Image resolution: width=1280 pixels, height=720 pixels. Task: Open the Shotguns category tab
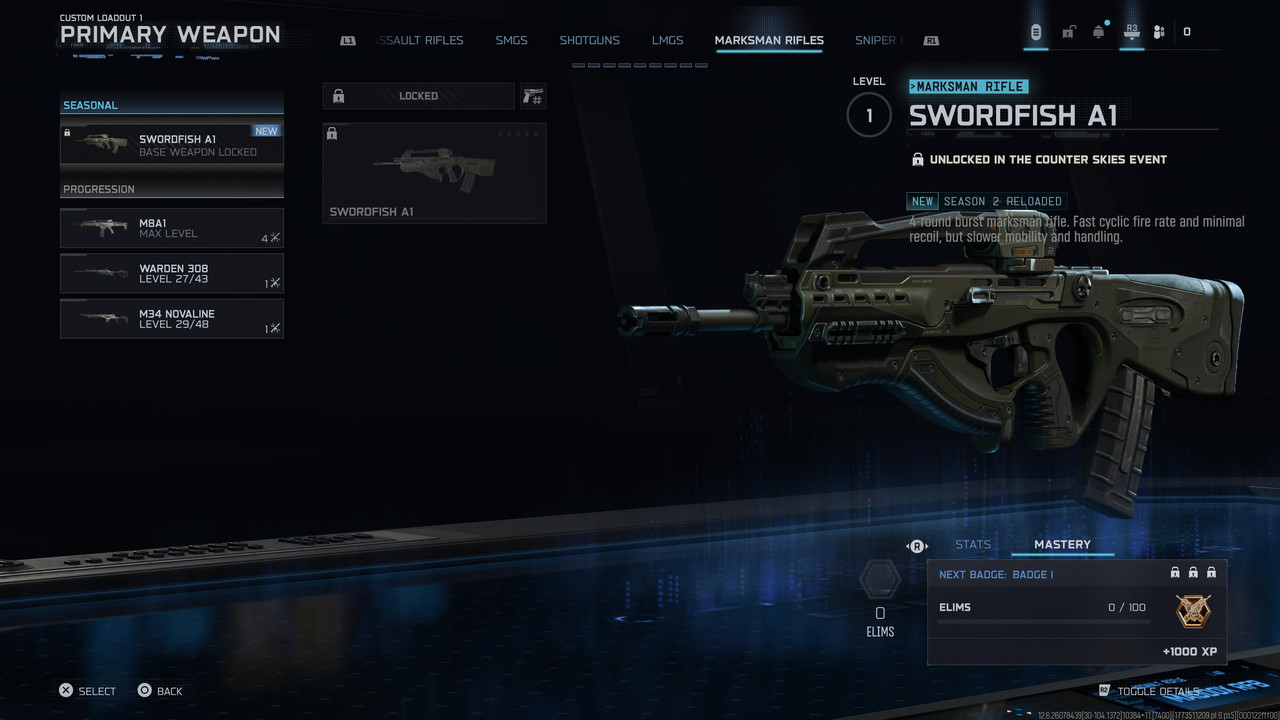pos(589,41)
